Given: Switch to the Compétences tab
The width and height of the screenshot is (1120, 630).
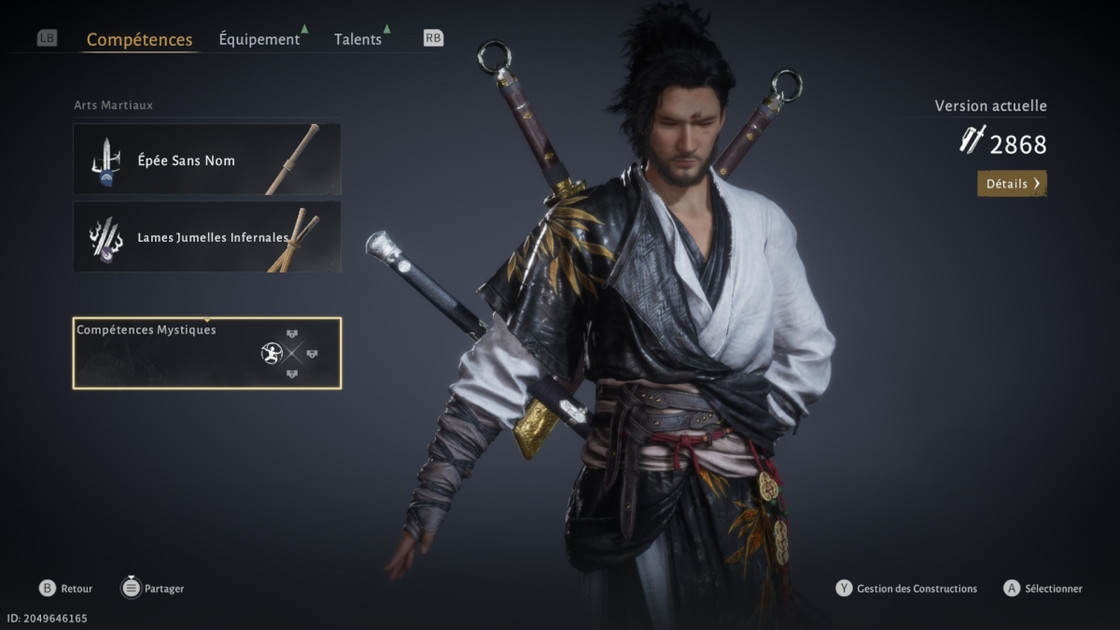Looking at the screenshot, I should click(139, 40).
